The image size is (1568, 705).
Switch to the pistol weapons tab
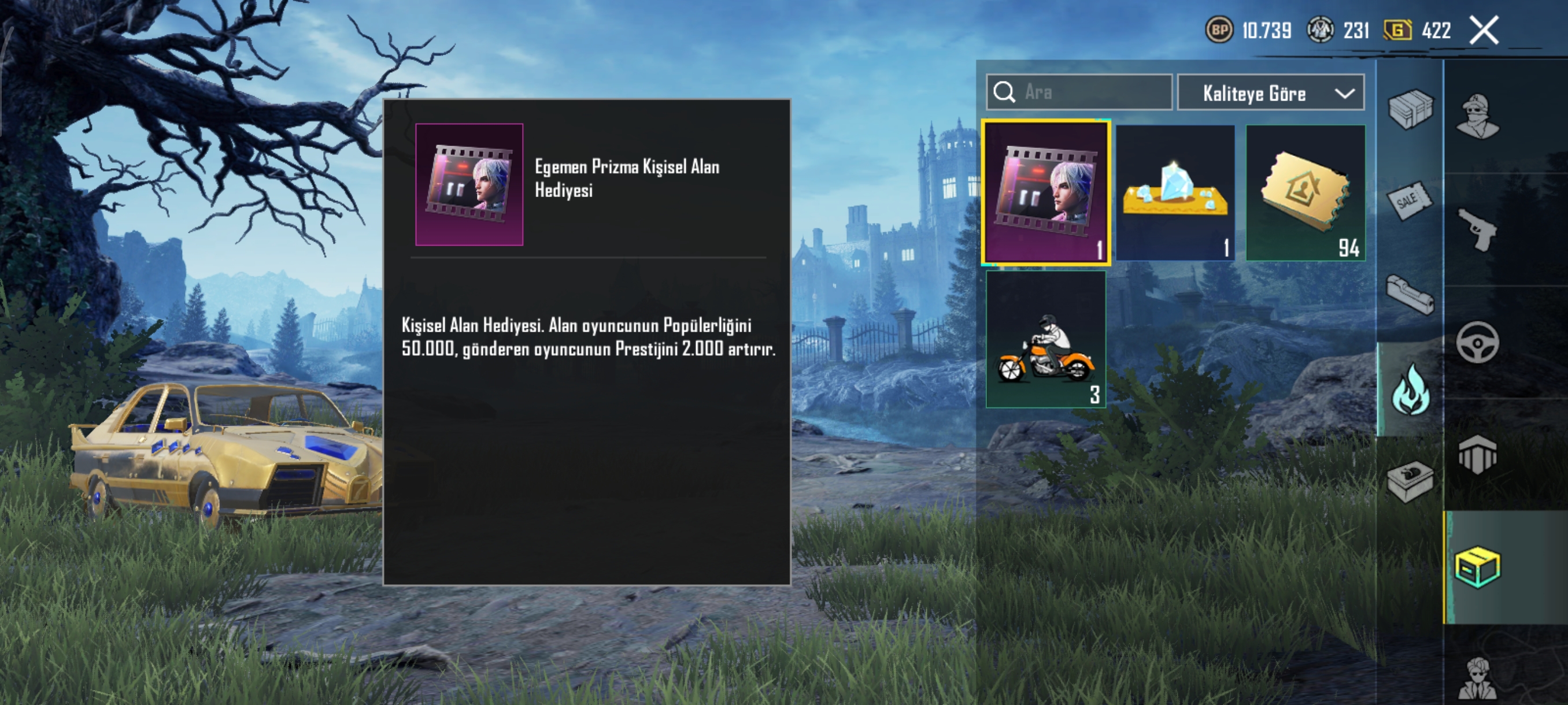pos(1477,229)
